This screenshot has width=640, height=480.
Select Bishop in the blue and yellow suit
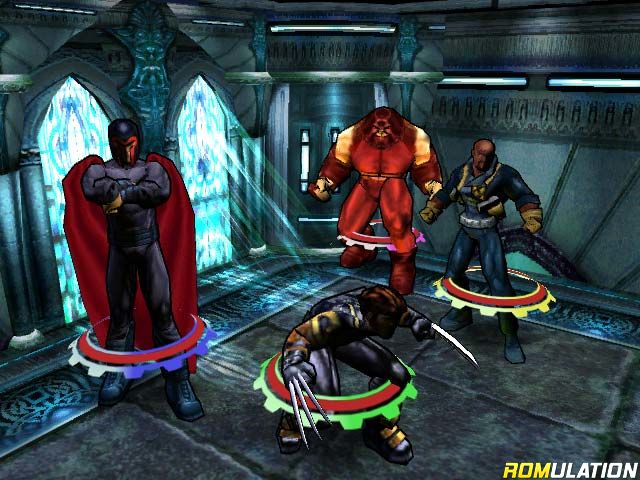point(485,220)
